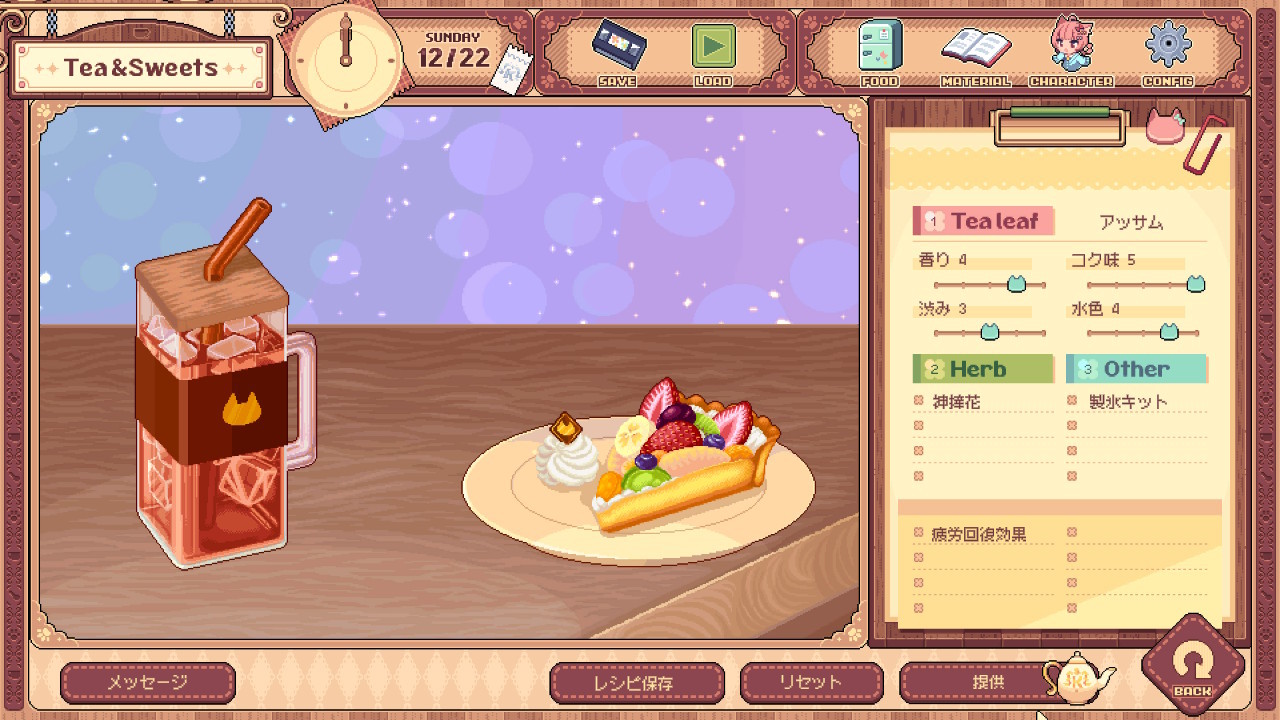The height and width of the screenshot is (720, 1280).
Task: Open the Load menu
Action: point(713,50)
